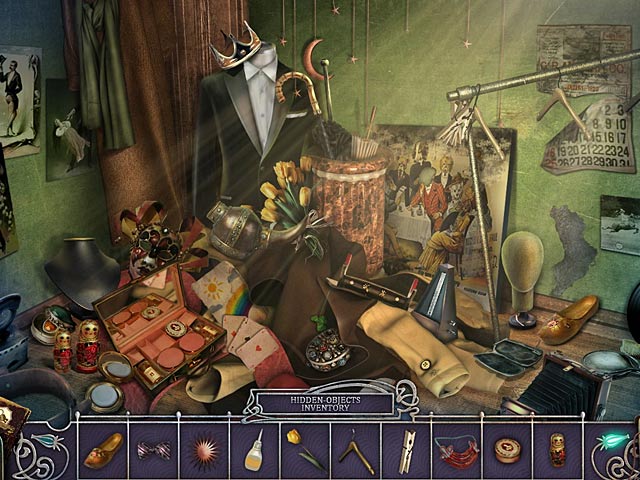This screenshot has height=480, width=640.
Task: Choose the yellow tulip inventory item
Action: [299, 449]
